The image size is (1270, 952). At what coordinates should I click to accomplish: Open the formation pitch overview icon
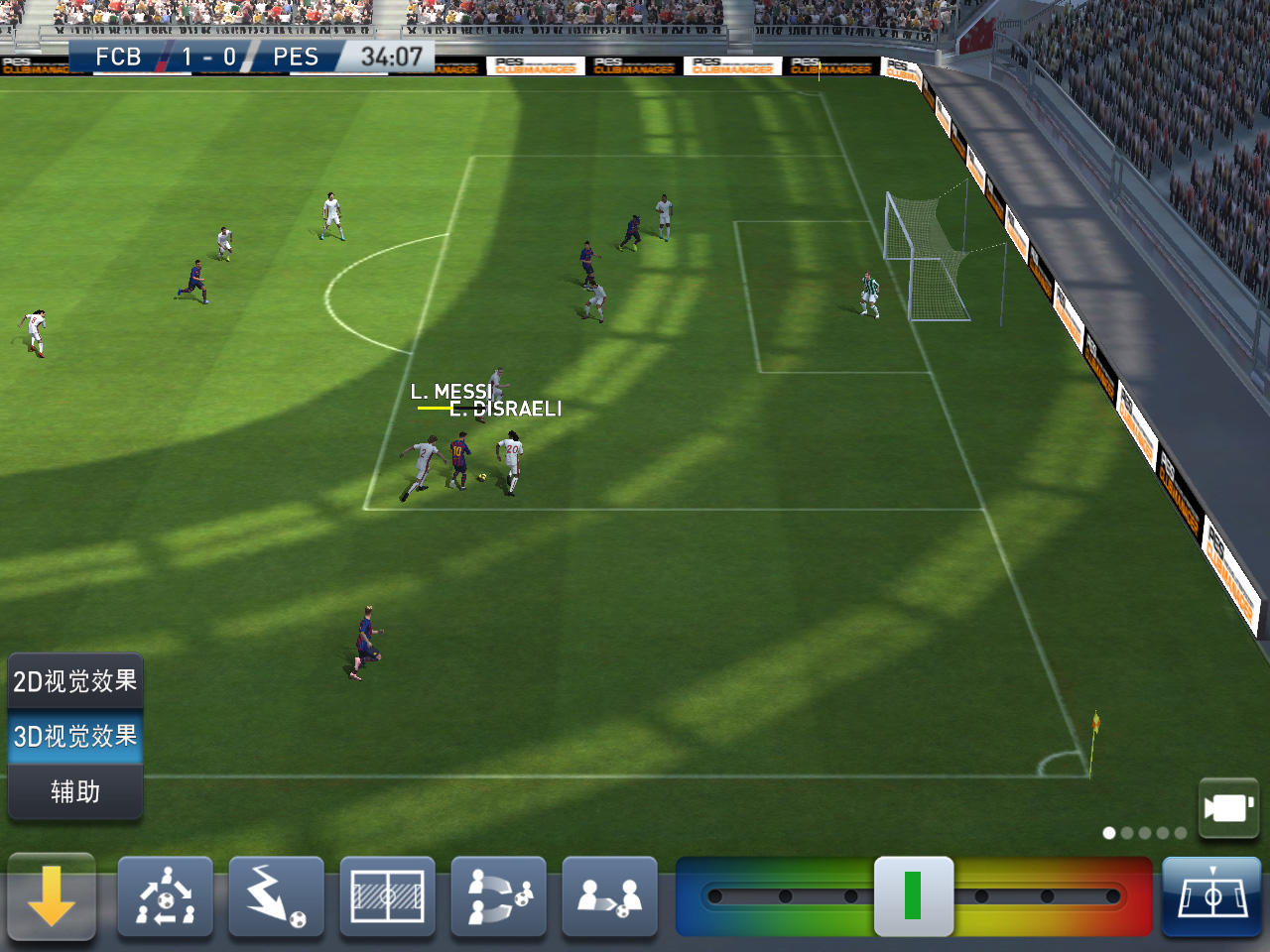[388, 897]
